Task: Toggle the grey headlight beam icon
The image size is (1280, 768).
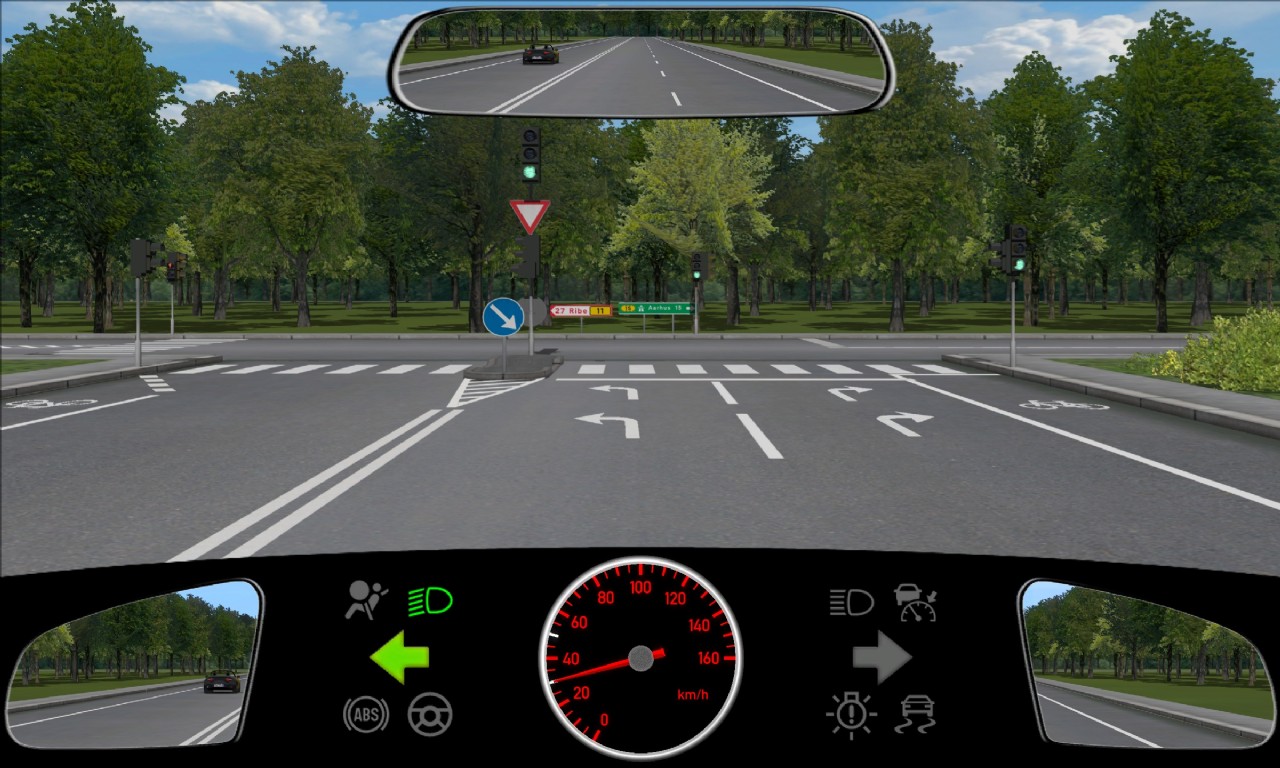Action: tap(851, 602)
